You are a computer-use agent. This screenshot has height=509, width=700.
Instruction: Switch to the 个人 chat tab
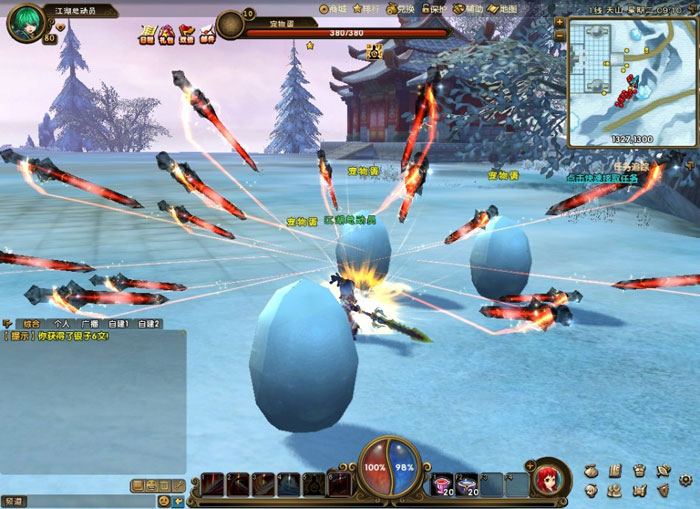pyautogui.click(x=62, y=324)
